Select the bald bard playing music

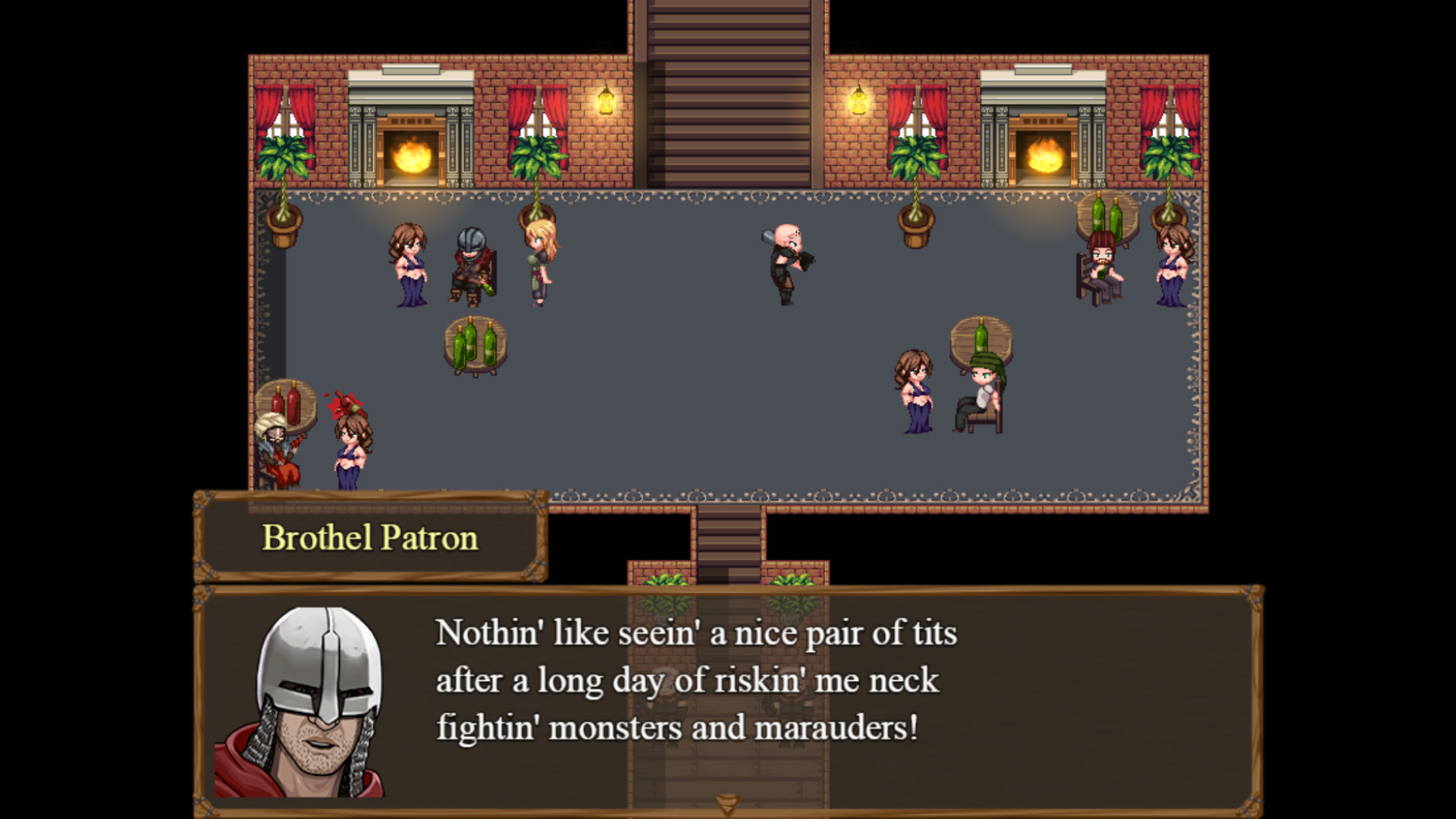(789, 262)
